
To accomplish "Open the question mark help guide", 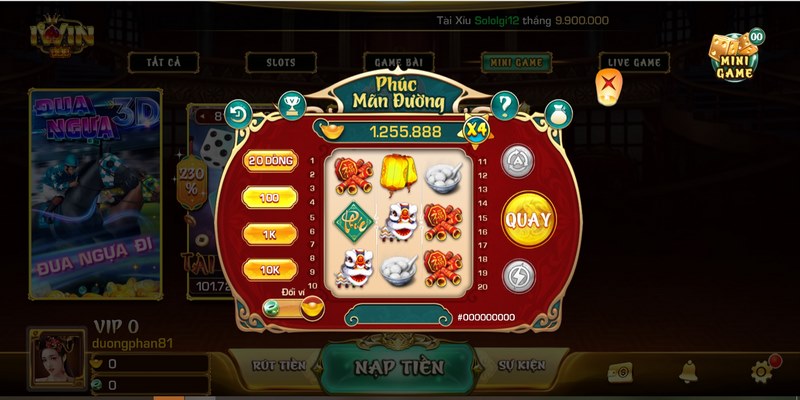I will [505, 103].
